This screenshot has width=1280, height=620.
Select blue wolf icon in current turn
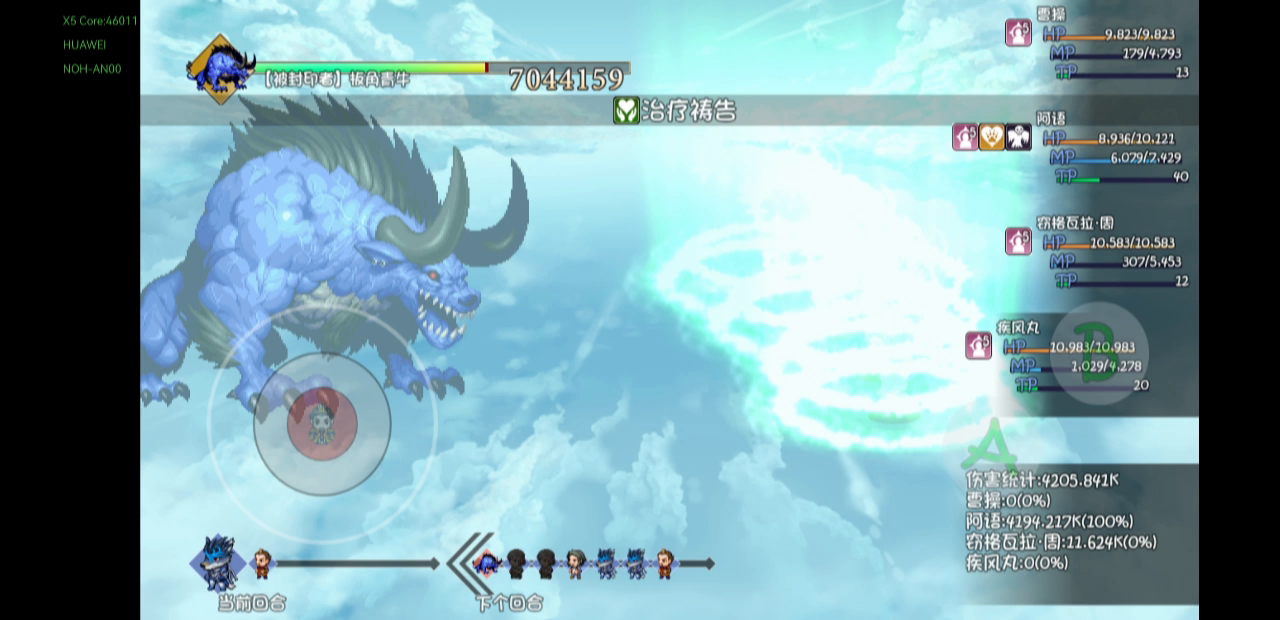click(x=218, y=563)
